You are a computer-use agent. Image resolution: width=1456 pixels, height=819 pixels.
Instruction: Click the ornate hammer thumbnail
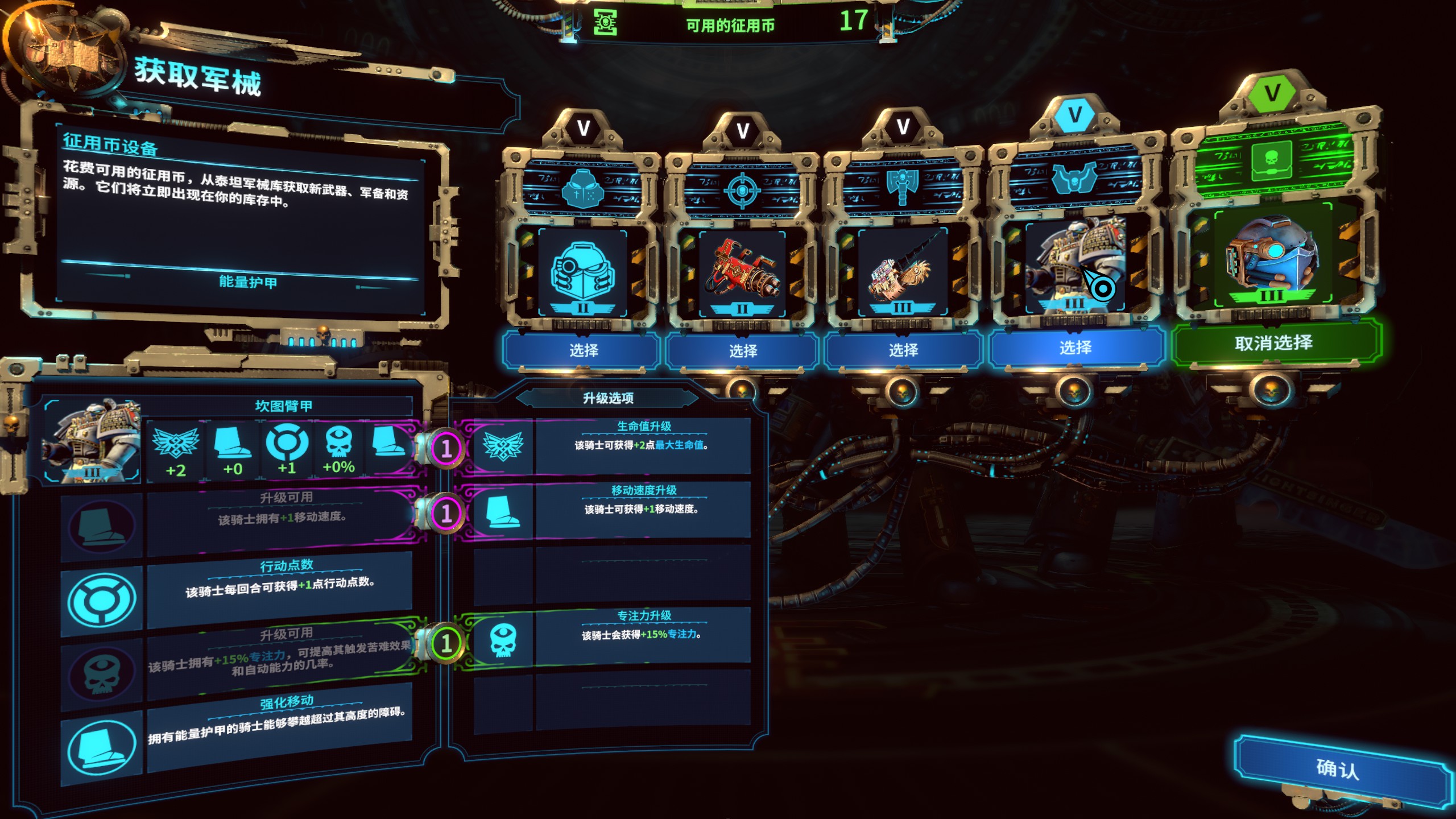pos(903,273)
